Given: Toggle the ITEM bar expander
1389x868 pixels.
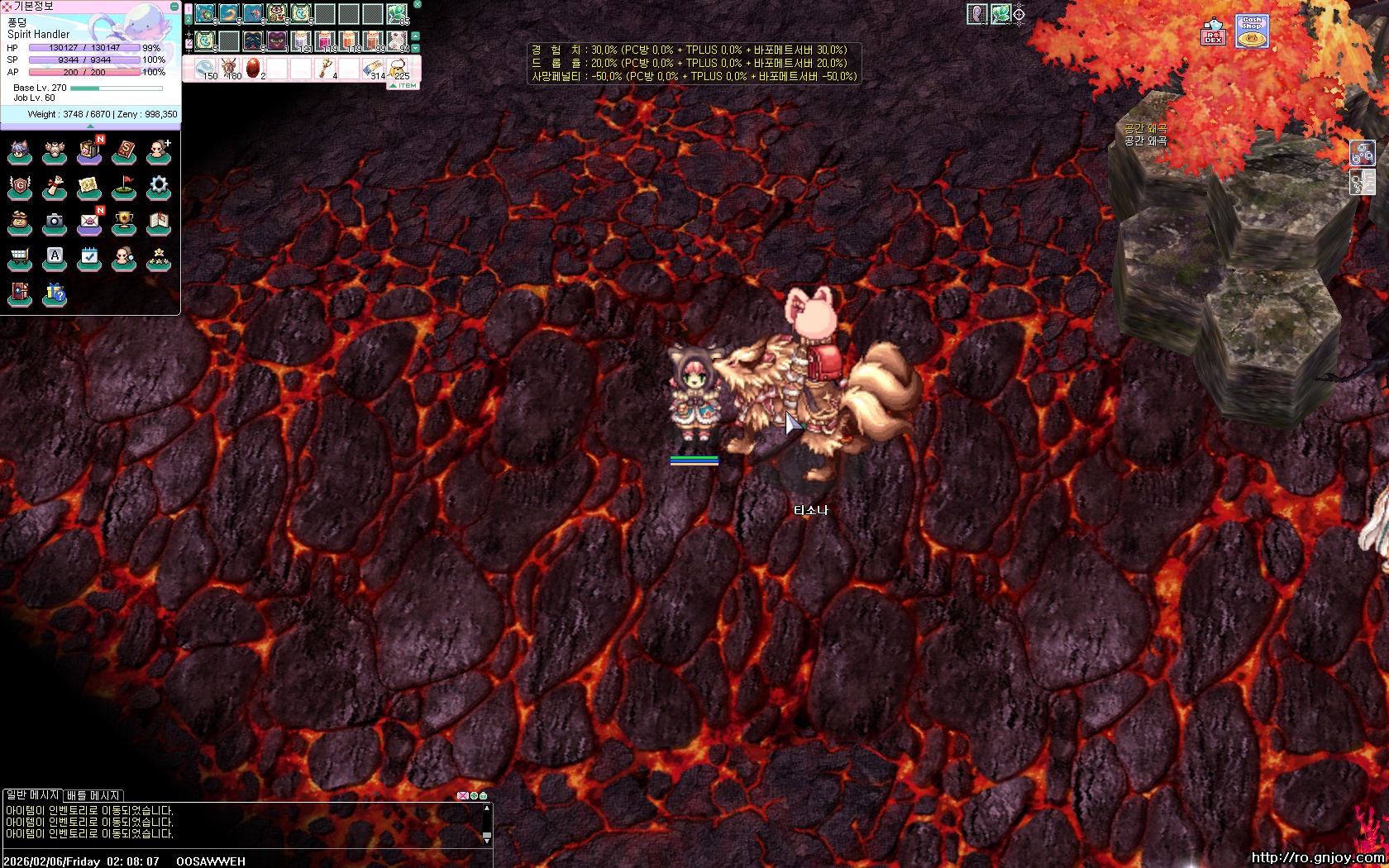Looking at the screenshot, I should pos(403,86).
